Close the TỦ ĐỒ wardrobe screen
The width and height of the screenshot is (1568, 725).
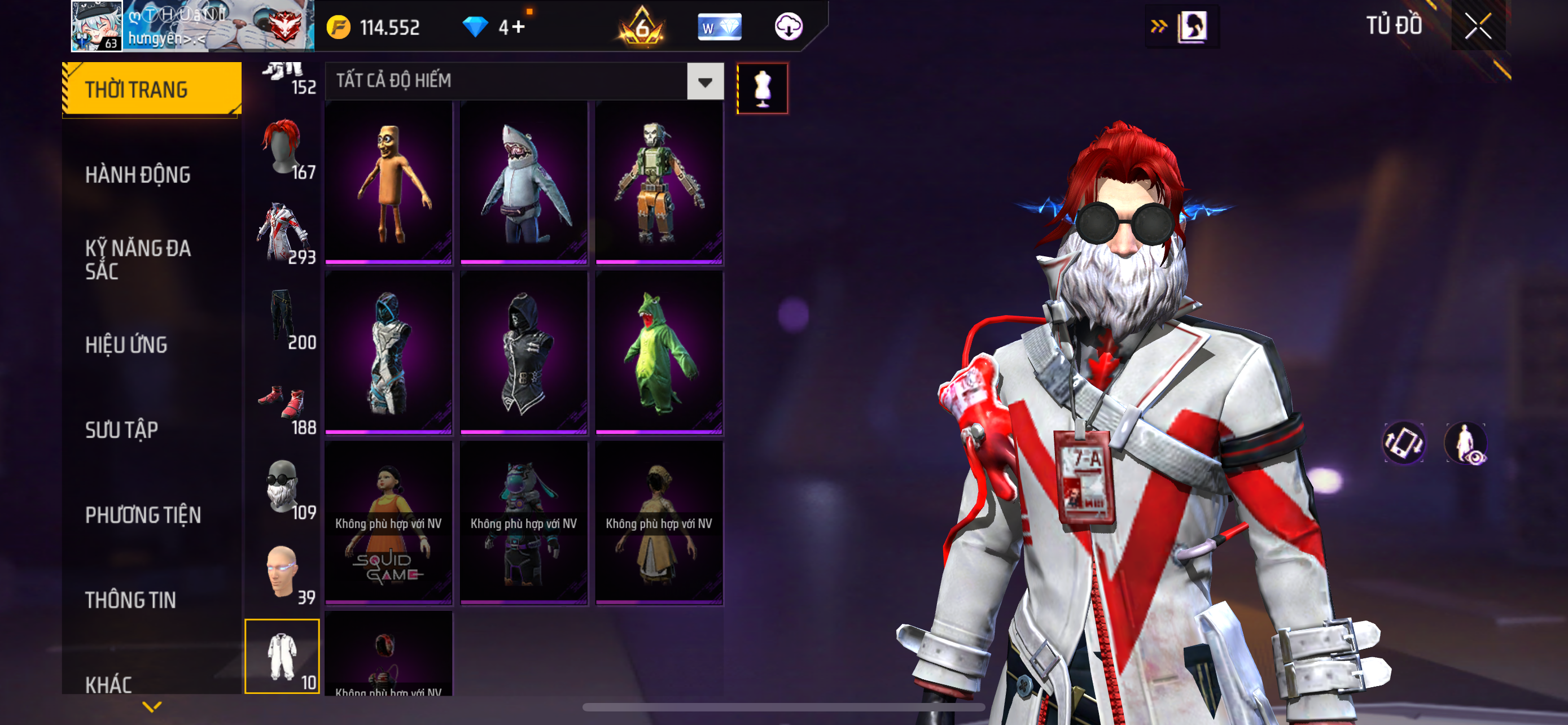(1477, 26)
